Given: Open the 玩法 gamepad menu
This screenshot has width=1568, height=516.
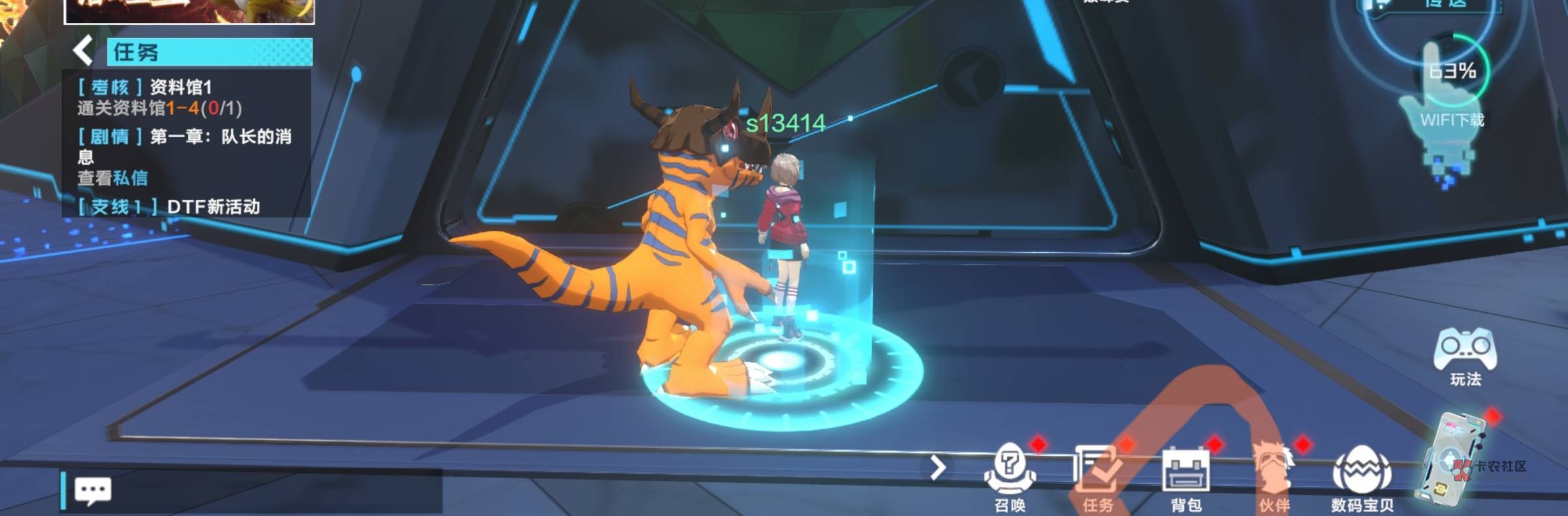Looking at the screenshot, I should point(1465,357).
